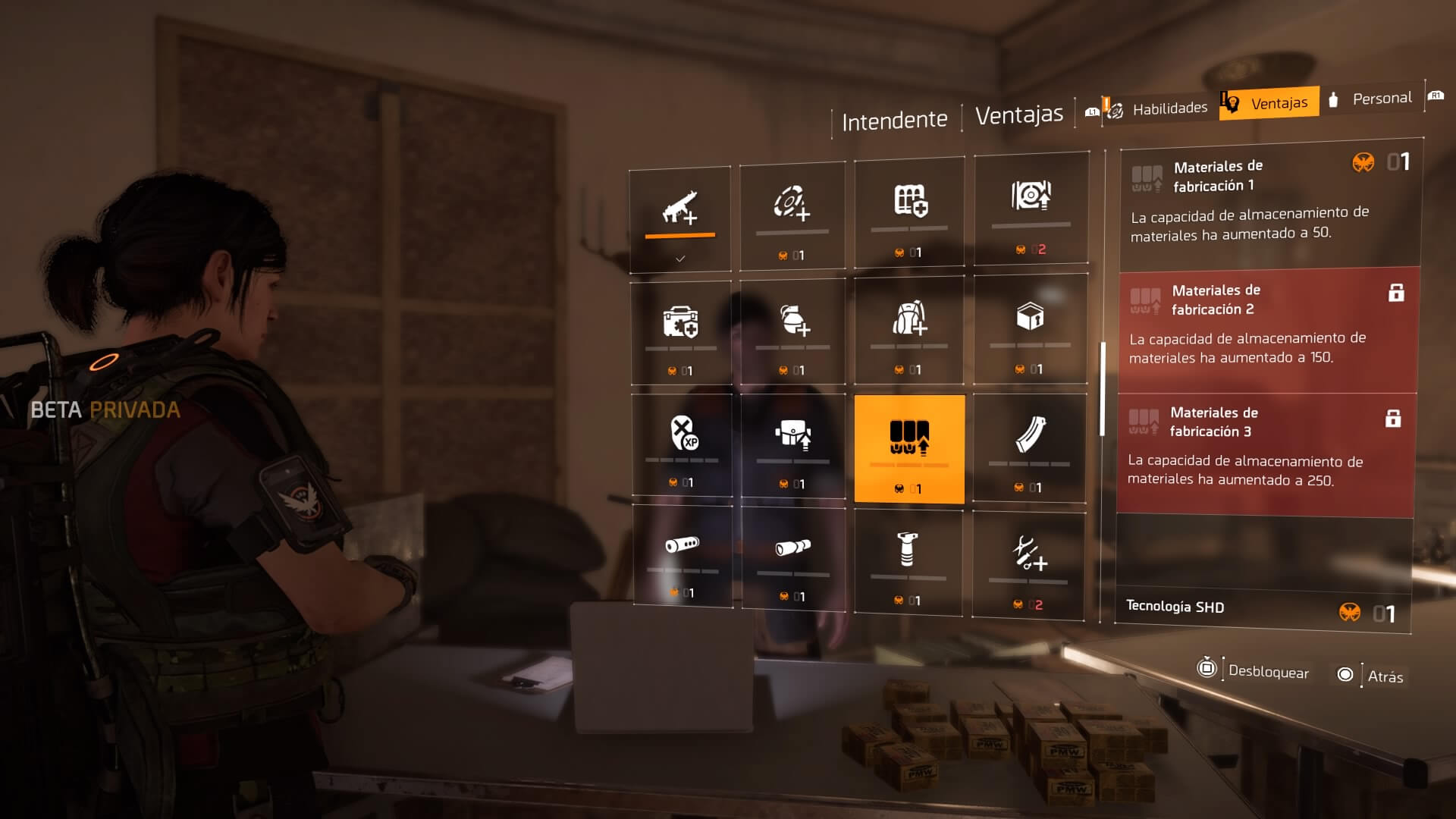Go back with the Atrás button

tap(1371, 676)
